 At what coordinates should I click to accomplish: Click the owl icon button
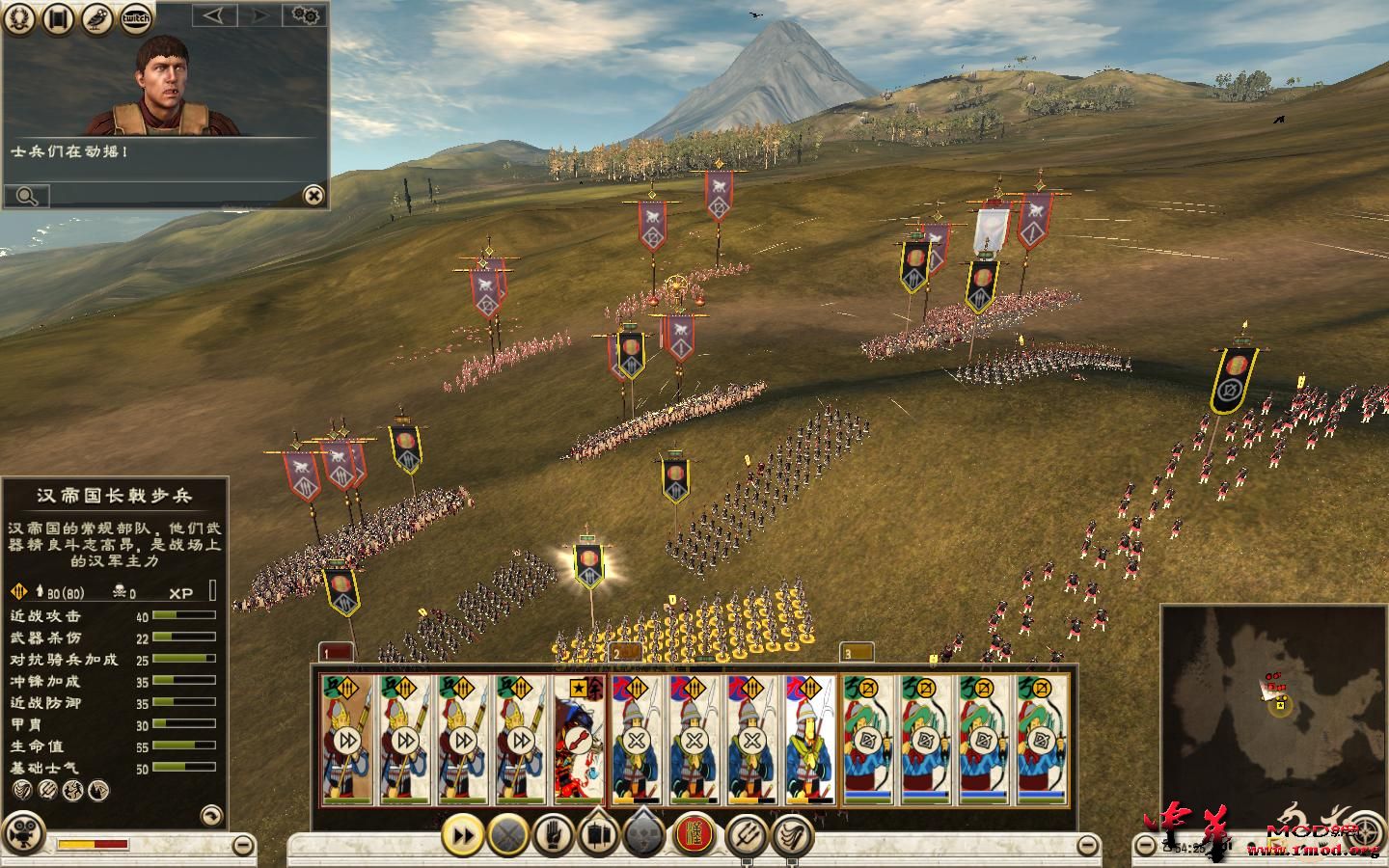[96, 17]
